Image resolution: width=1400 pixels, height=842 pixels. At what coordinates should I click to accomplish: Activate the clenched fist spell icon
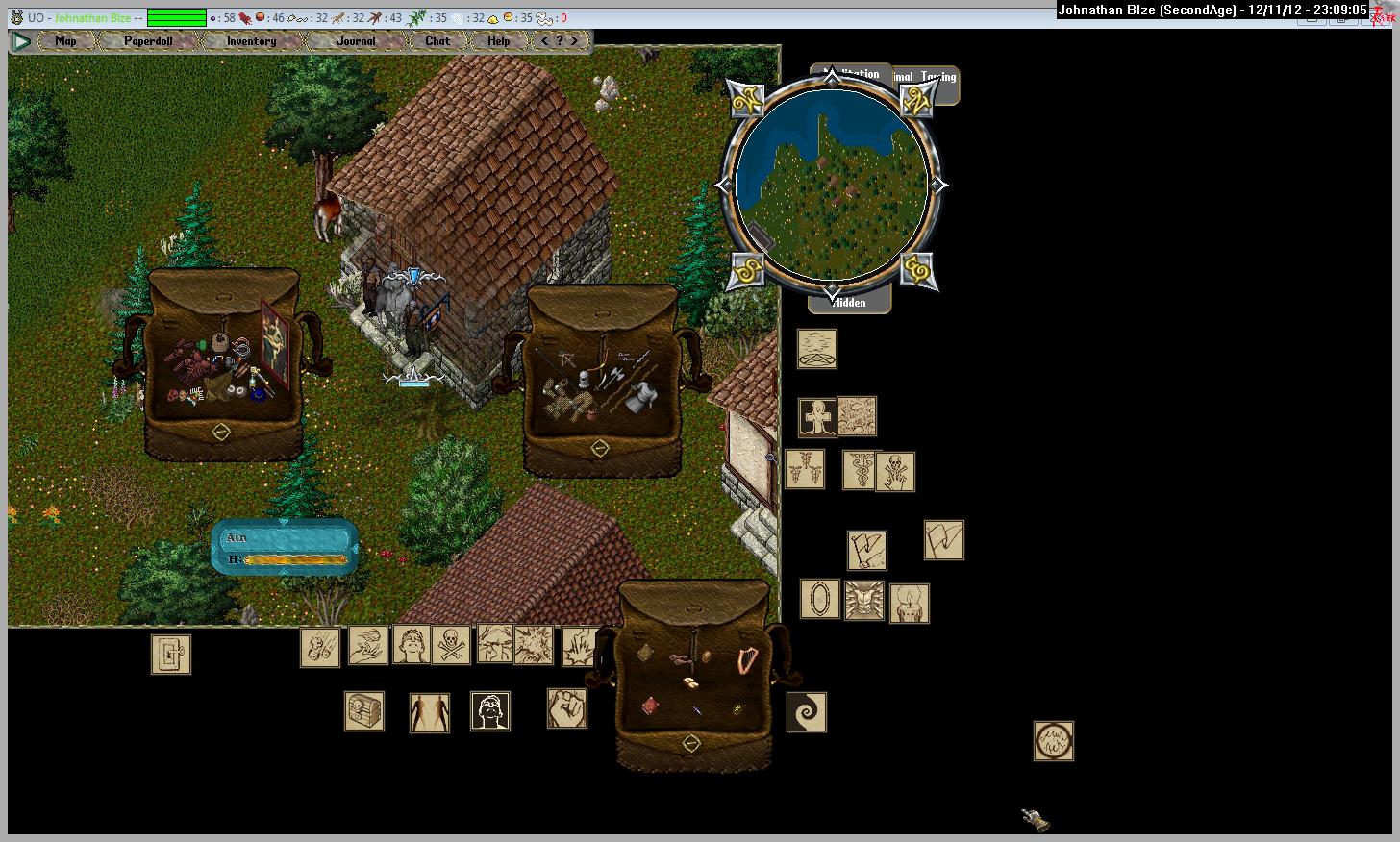[x=567, y=708]
